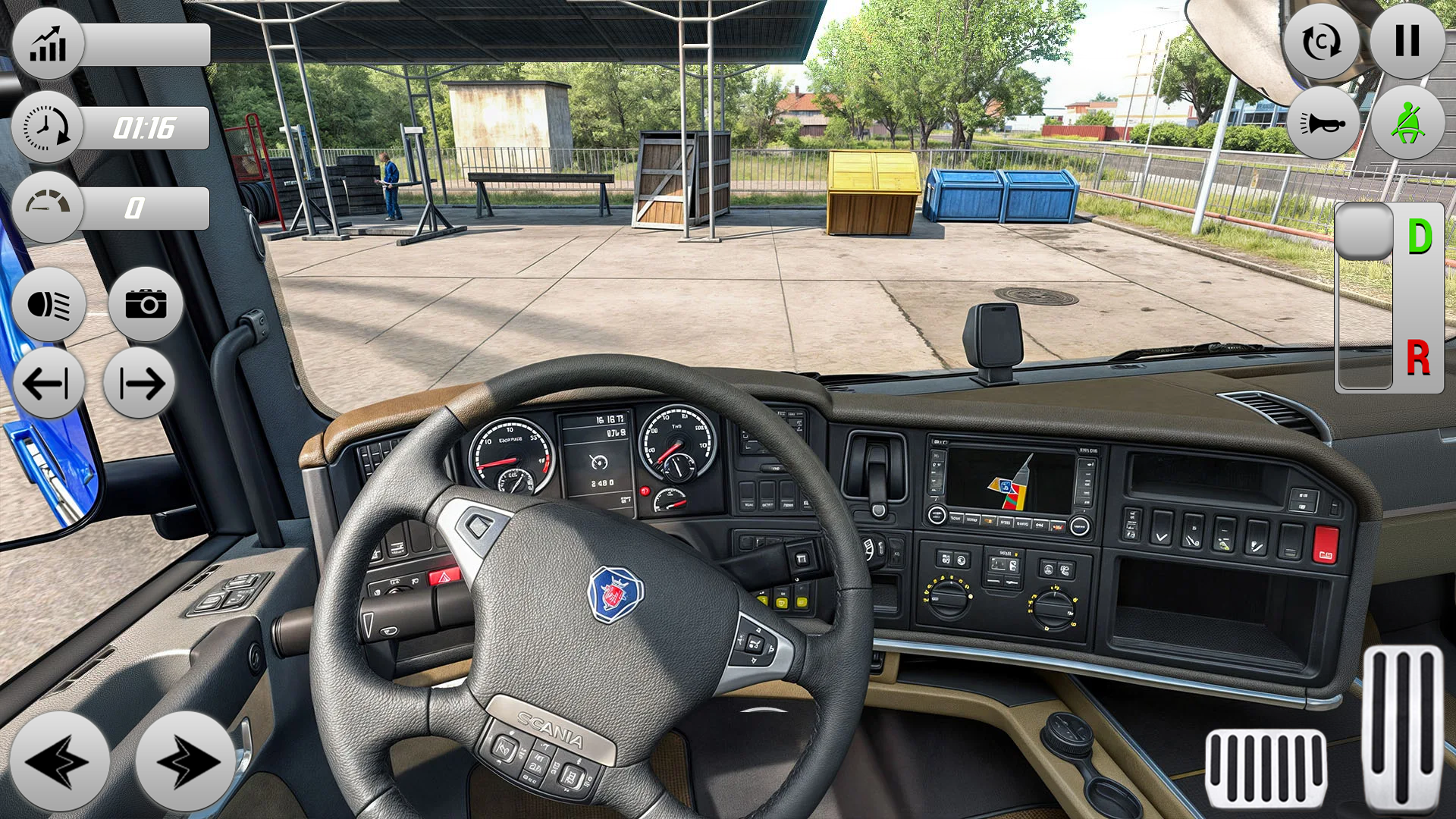Step on the tall accelerator pedal
The height and width of the screenshot is (819, 1456).
coord(1403,728)
